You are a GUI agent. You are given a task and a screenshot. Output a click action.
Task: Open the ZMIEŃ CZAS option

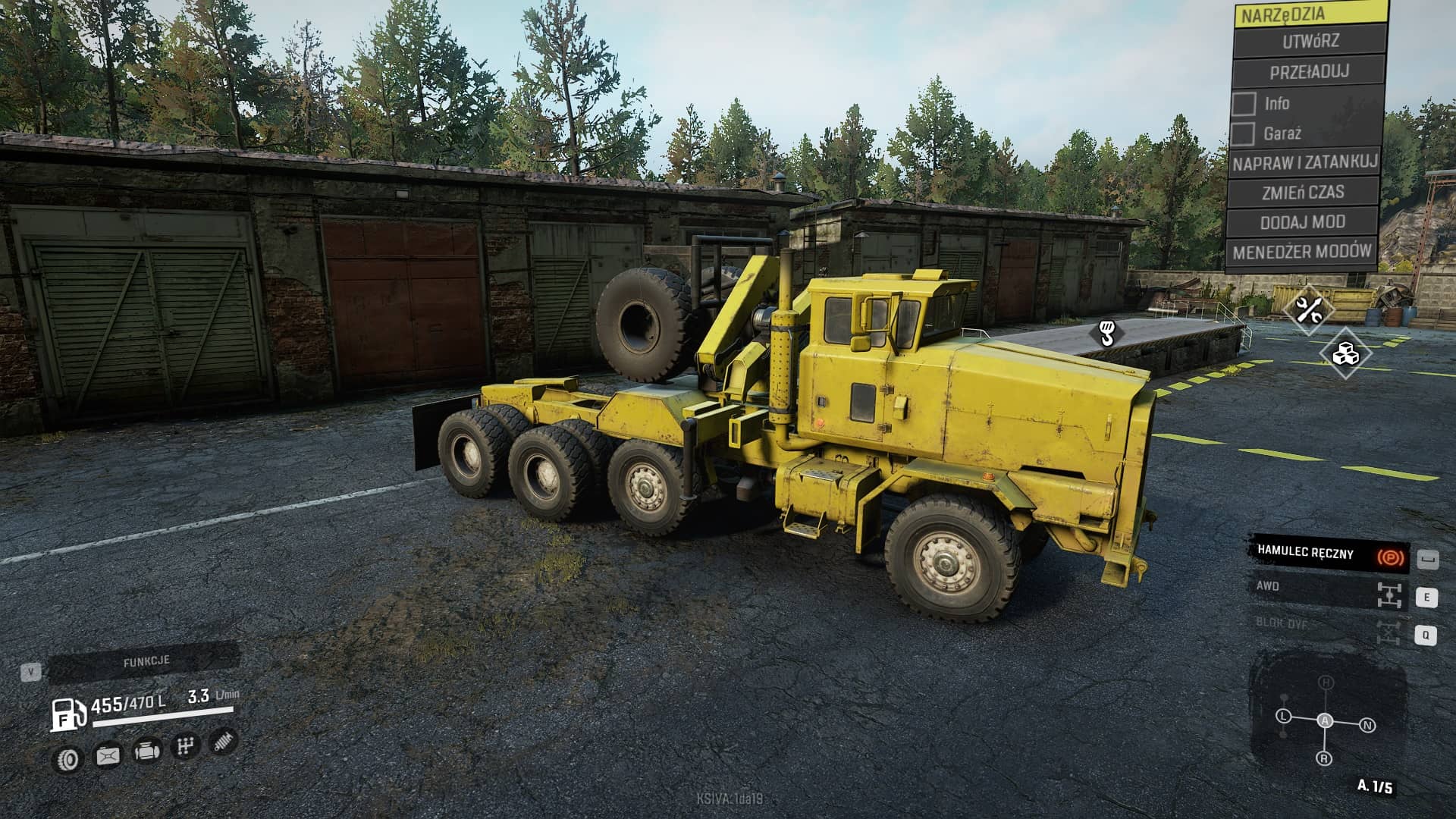coord(1303,193)
